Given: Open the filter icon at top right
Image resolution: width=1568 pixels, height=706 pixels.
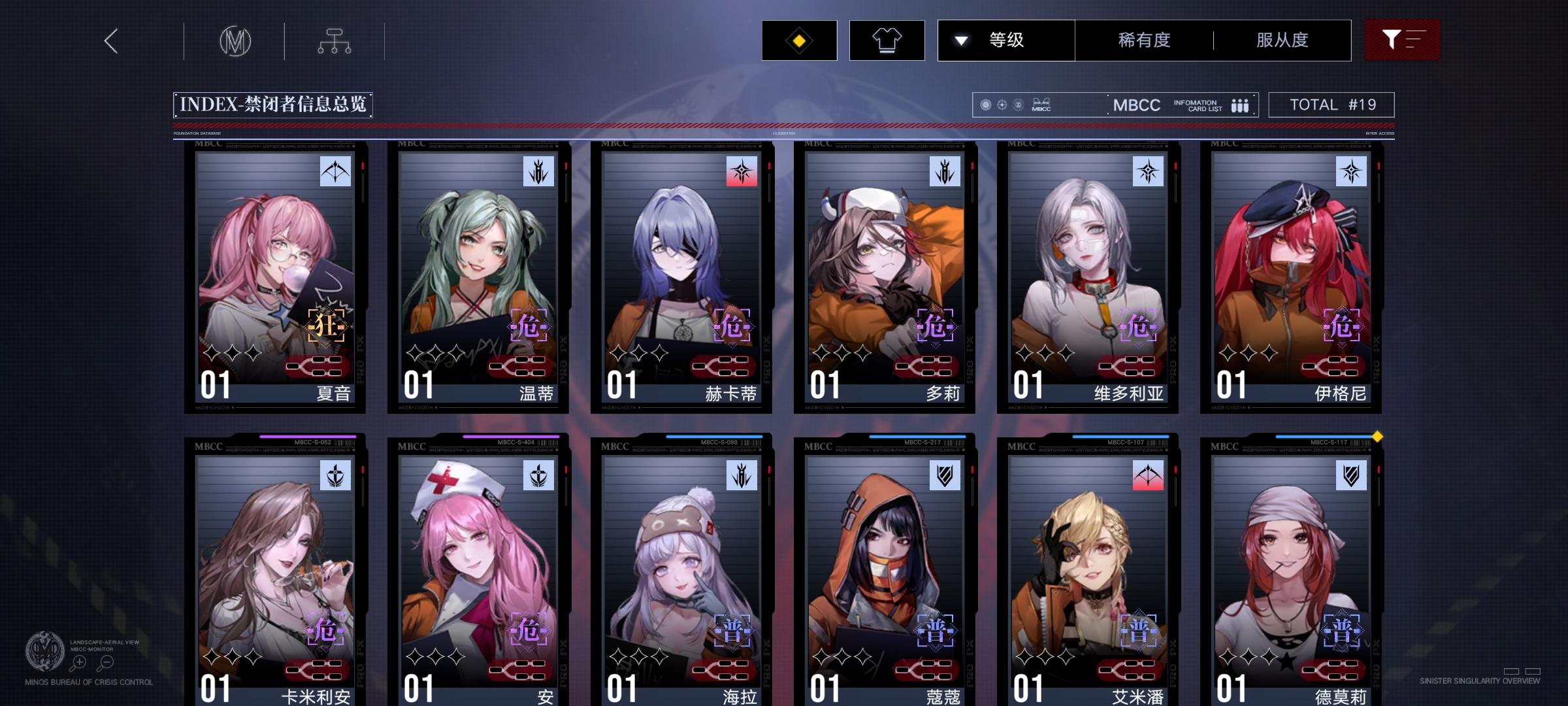Looking at the screenshot, I should pos(1402,40).
